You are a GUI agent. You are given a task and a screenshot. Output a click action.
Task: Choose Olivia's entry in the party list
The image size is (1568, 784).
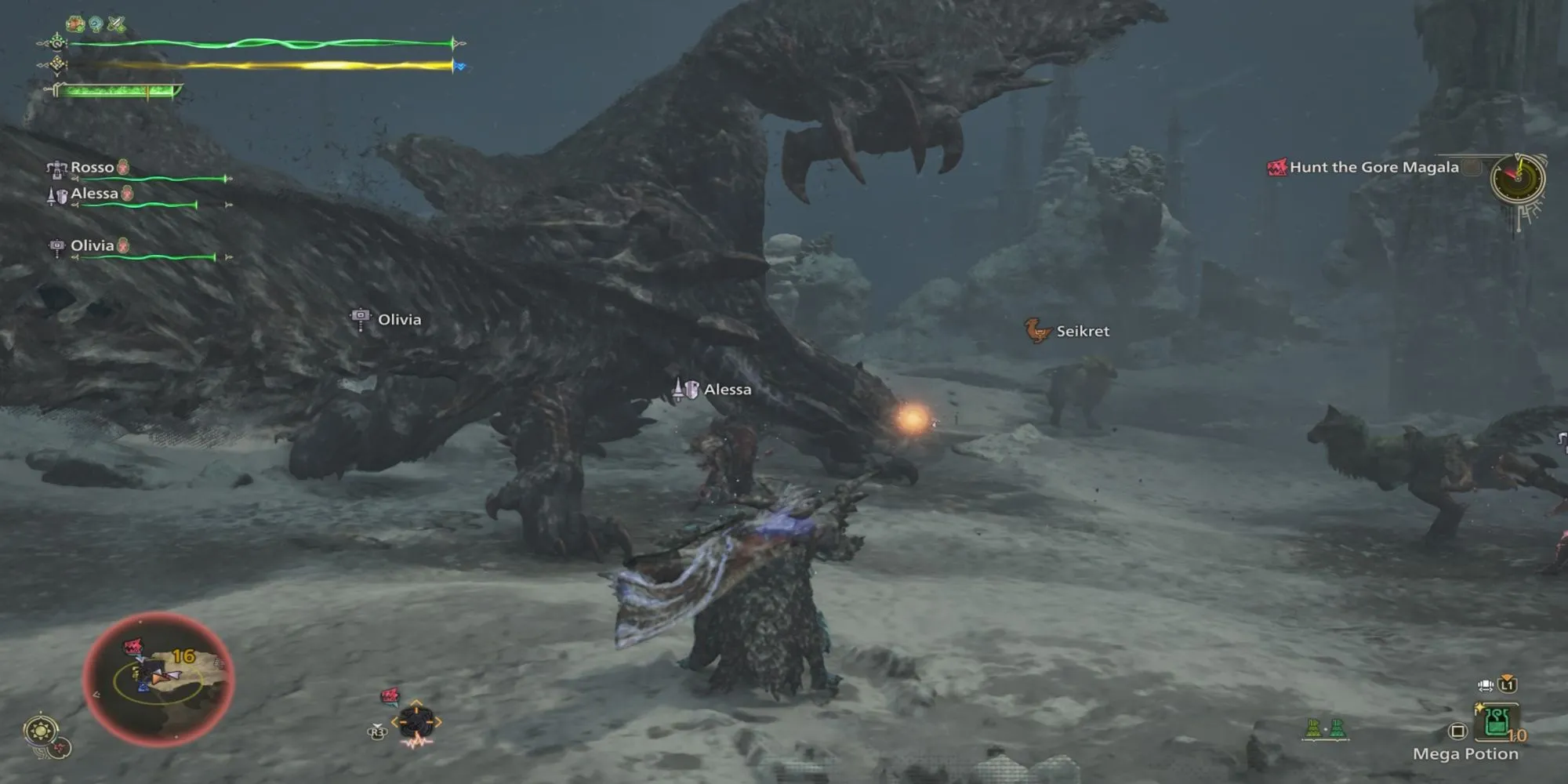click(x=92, y=246)
